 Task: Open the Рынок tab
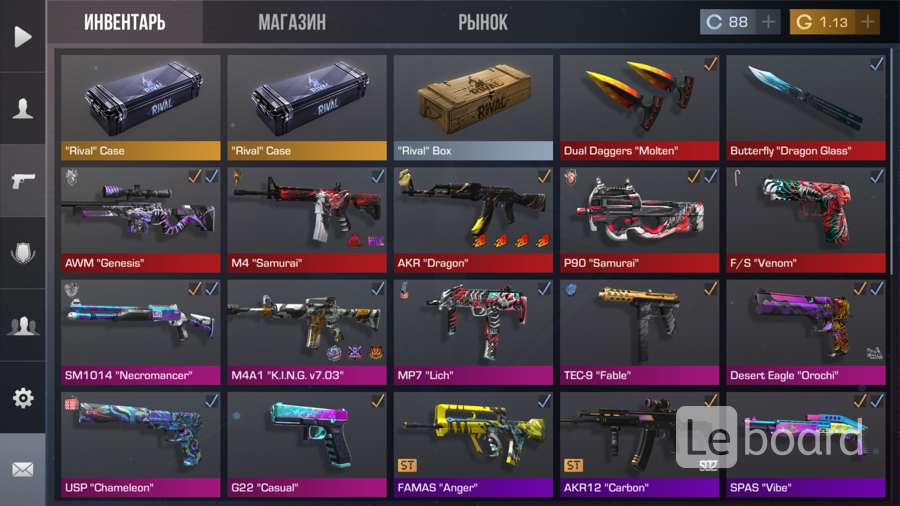[x=483, y=22]
